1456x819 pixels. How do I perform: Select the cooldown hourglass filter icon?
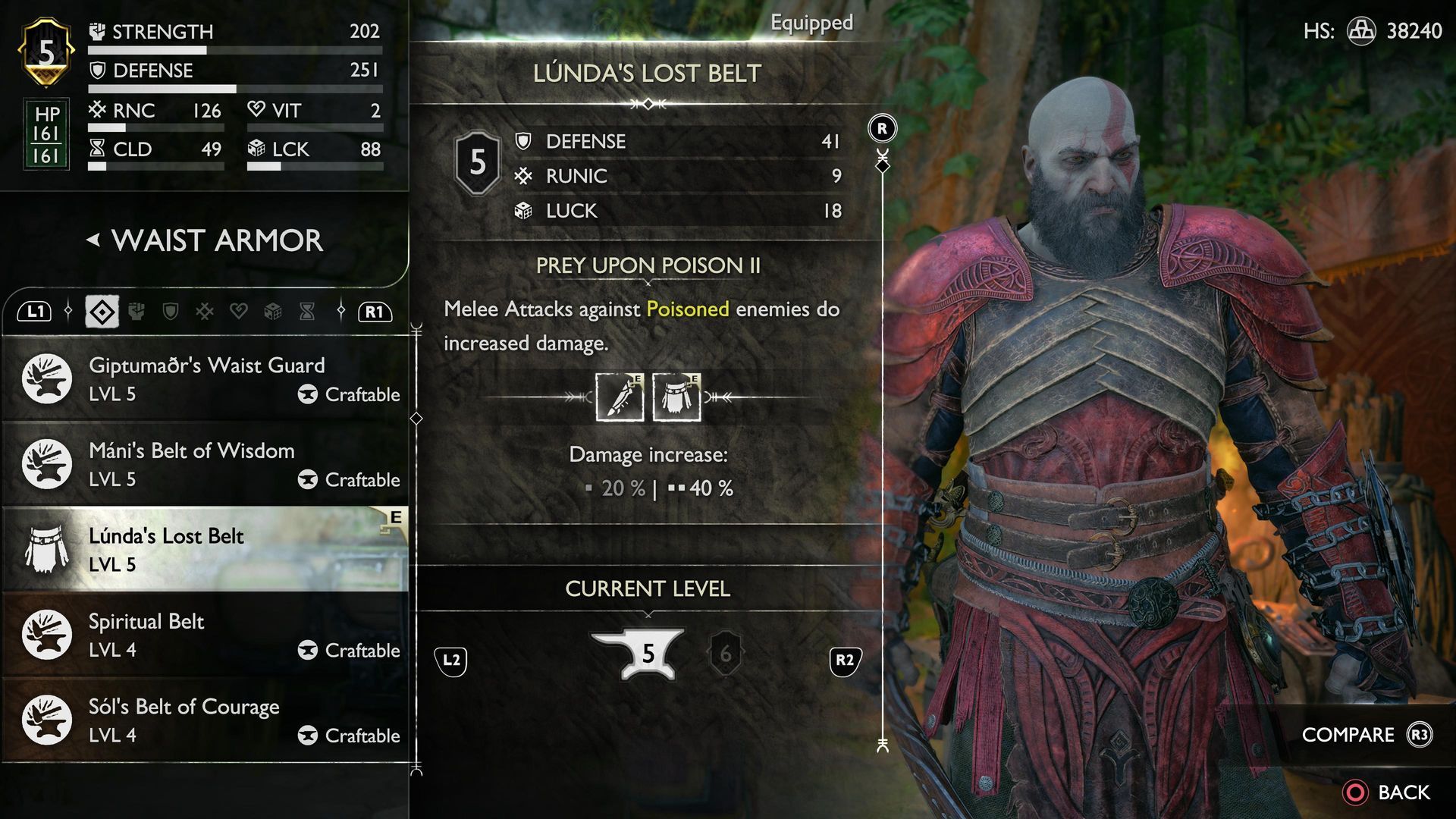pyautogui.click(x=305, y=311)
